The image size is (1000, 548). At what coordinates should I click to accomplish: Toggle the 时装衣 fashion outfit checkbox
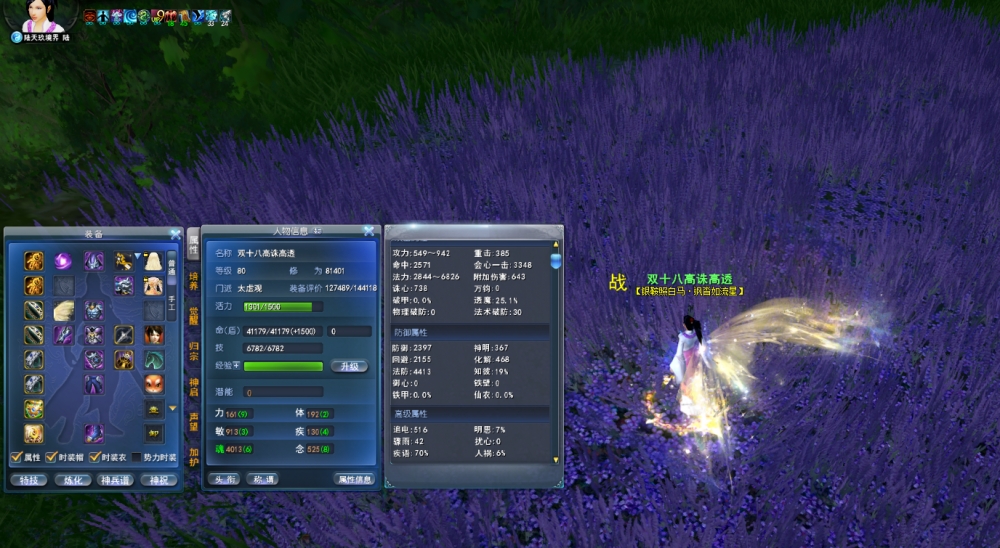coord(95,457)
